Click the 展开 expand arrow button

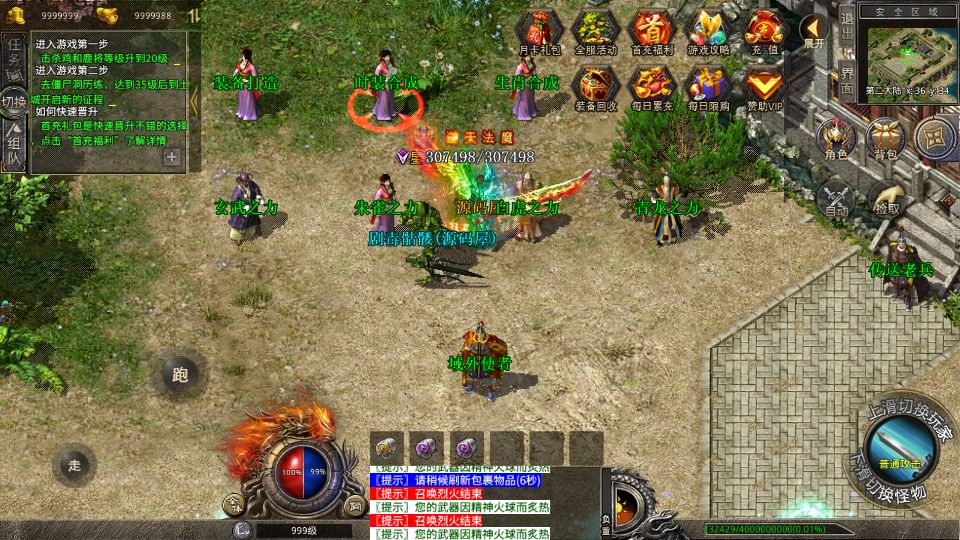point(815,32)
